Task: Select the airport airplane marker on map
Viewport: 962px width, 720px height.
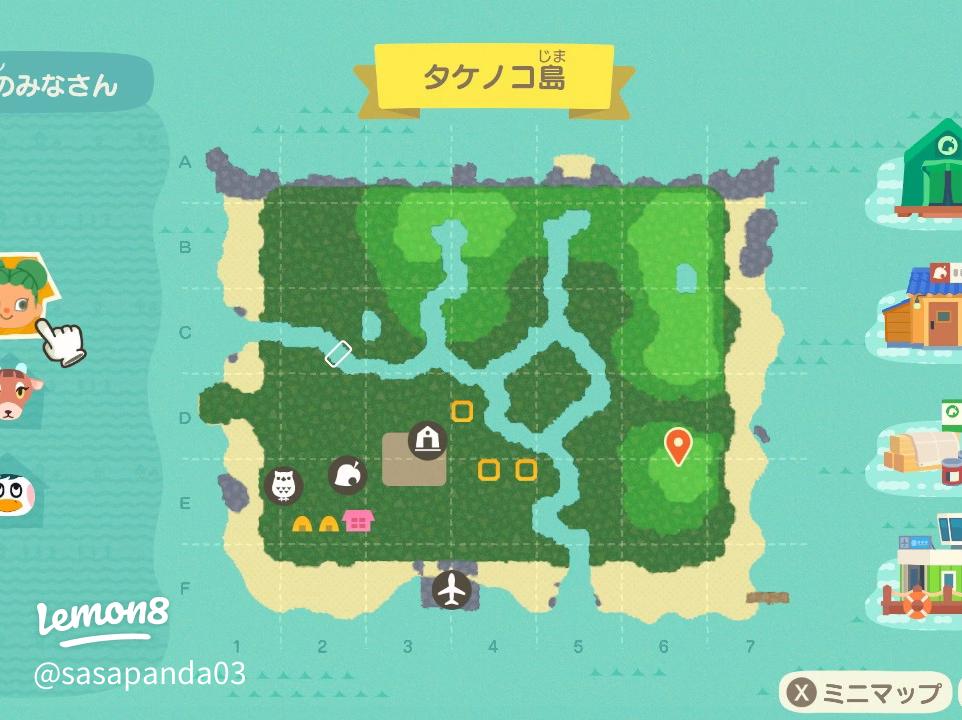Action: [x=452, y=589]
